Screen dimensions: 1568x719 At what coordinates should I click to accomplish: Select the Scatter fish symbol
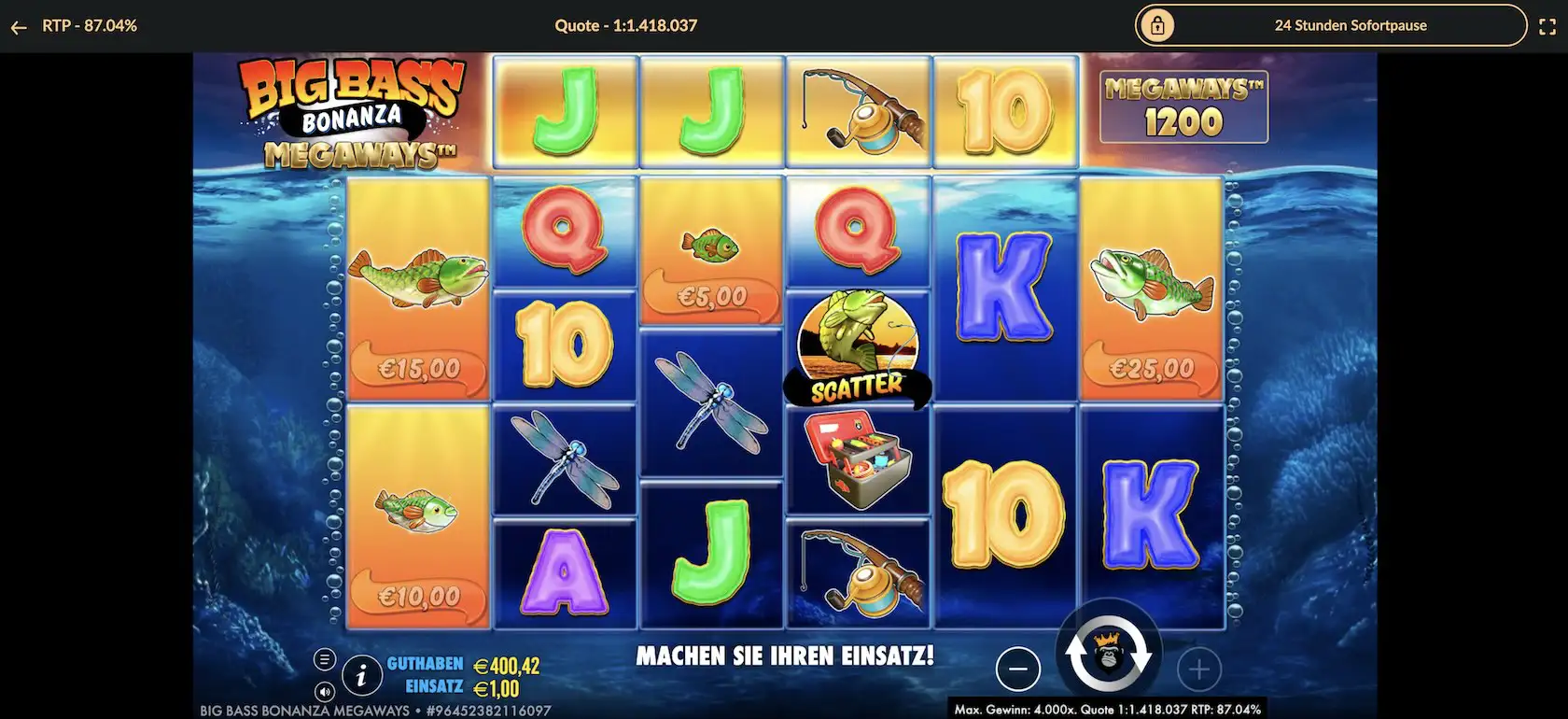pyautogui.click(x=857, y=345)
